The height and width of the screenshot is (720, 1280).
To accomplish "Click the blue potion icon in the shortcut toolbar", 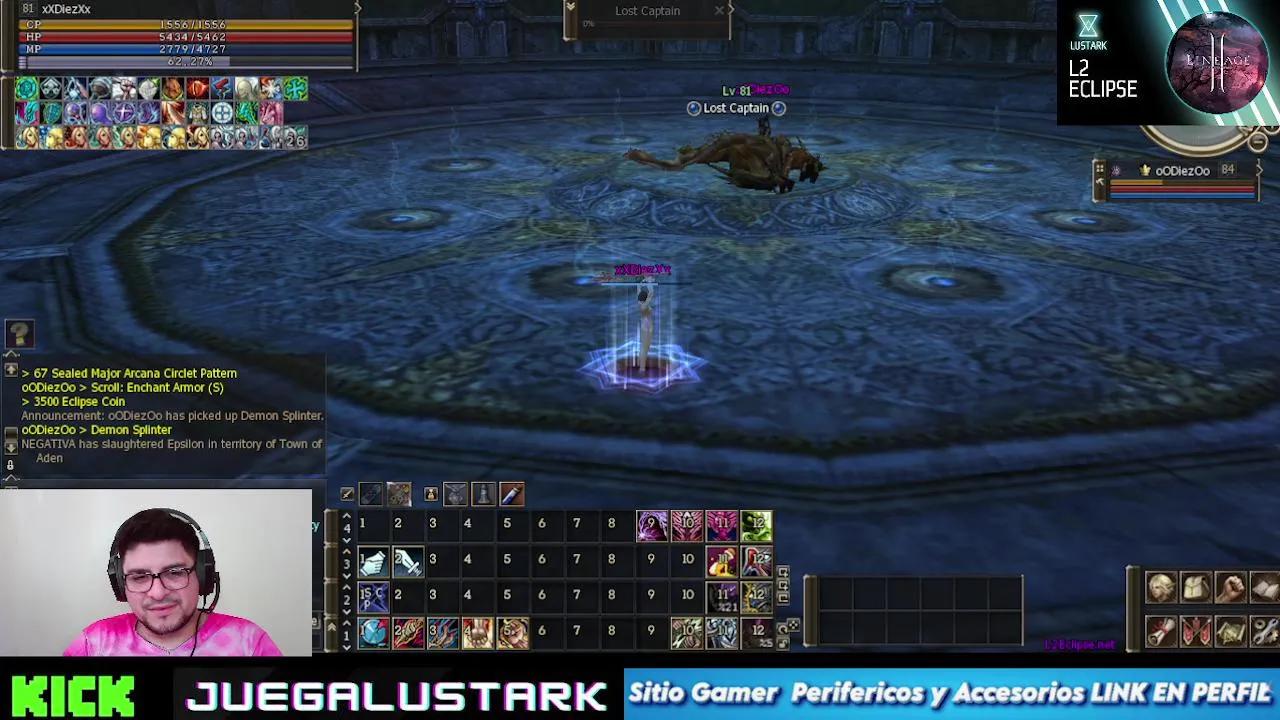I will coord(510,494).
